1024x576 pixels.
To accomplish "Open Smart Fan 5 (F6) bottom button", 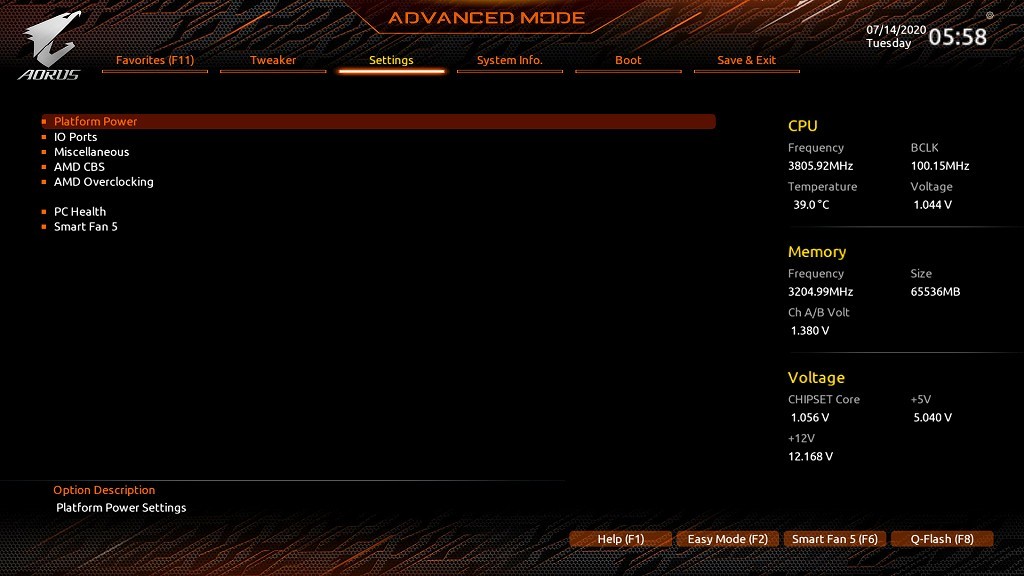I will click(x=834, y=539).
